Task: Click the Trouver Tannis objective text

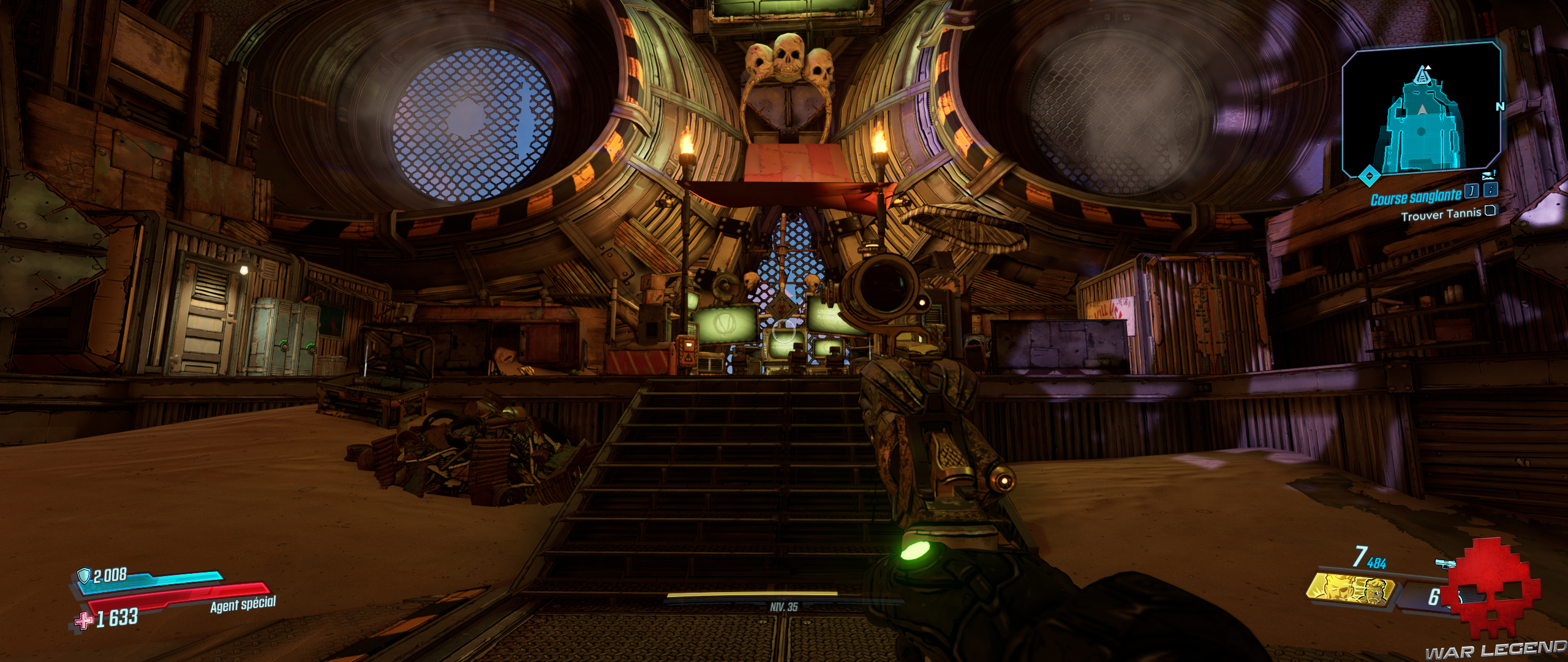Action: 1442,212
